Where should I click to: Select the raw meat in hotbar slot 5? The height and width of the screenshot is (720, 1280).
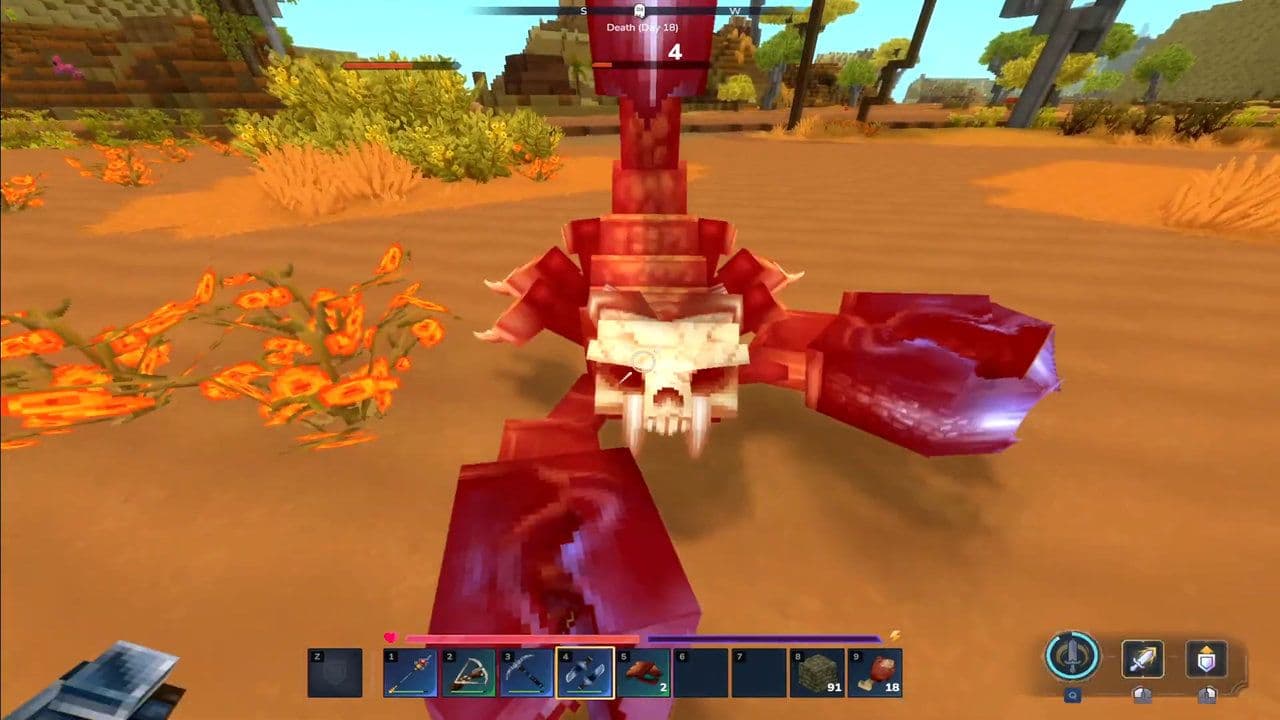click(x=644, y=672)
